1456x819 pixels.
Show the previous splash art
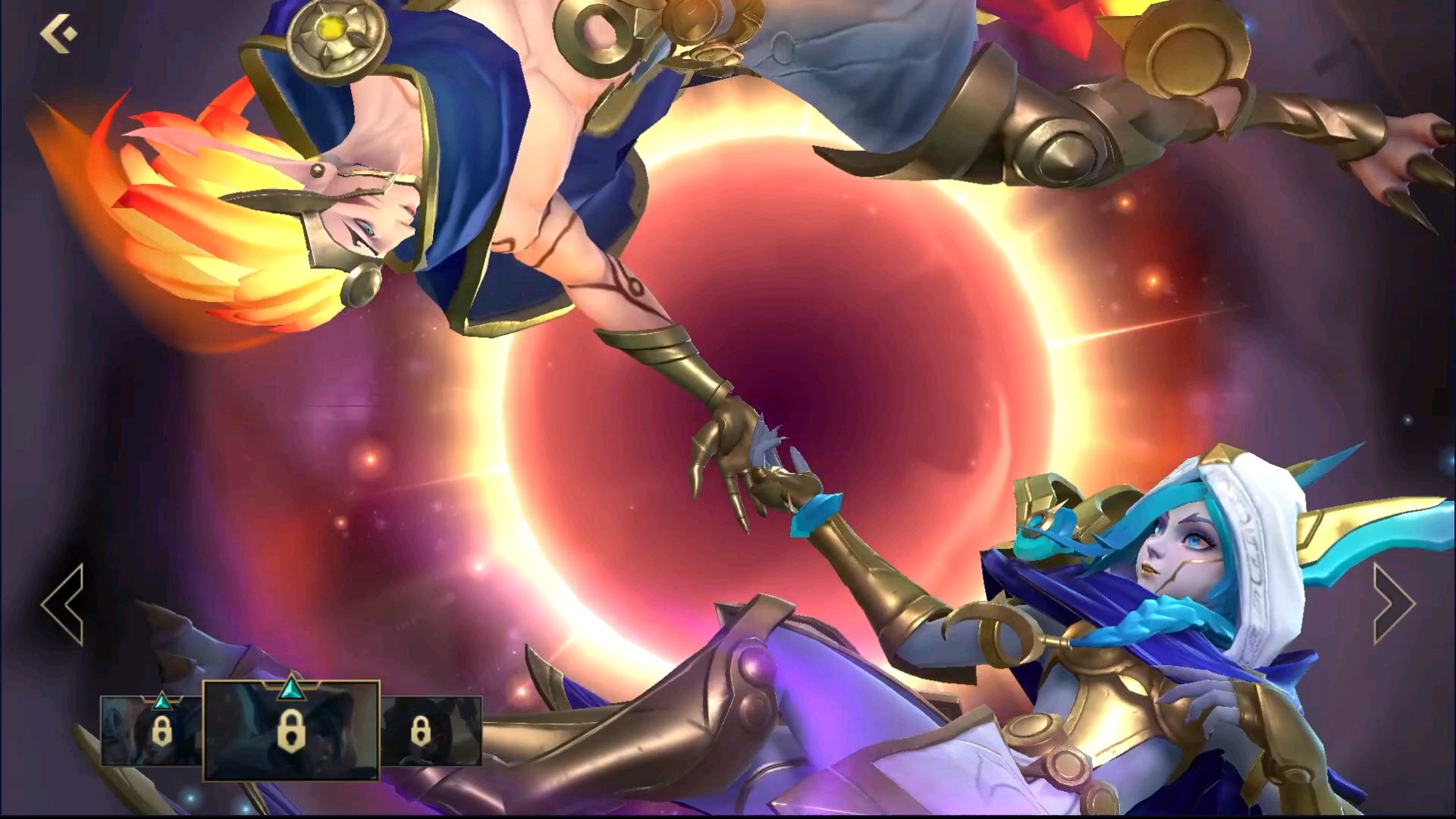pyautogui.click(x=64, y=604)
